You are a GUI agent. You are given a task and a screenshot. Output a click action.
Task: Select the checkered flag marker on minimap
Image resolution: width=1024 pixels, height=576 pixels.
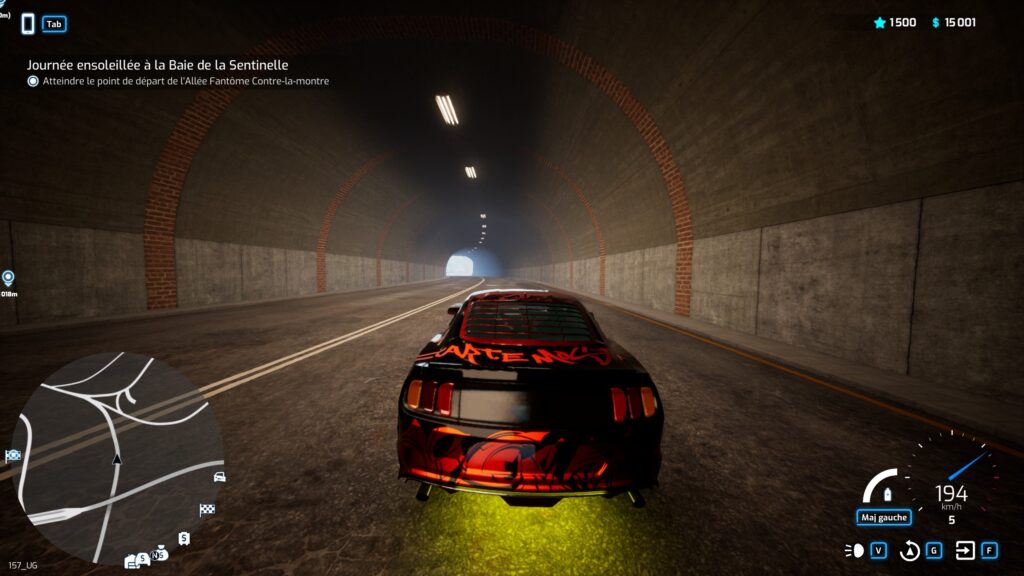(x=207, y=509)
